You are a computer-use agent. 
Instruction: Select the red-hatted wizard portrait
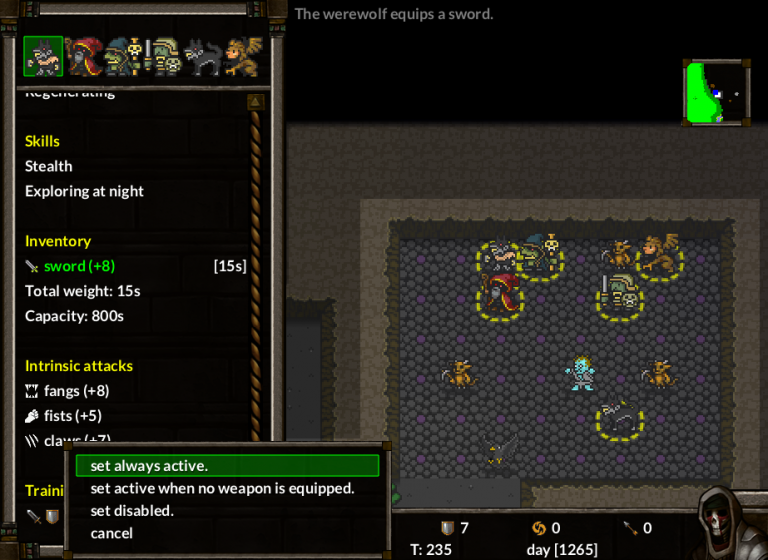click(x=82, y=57)
